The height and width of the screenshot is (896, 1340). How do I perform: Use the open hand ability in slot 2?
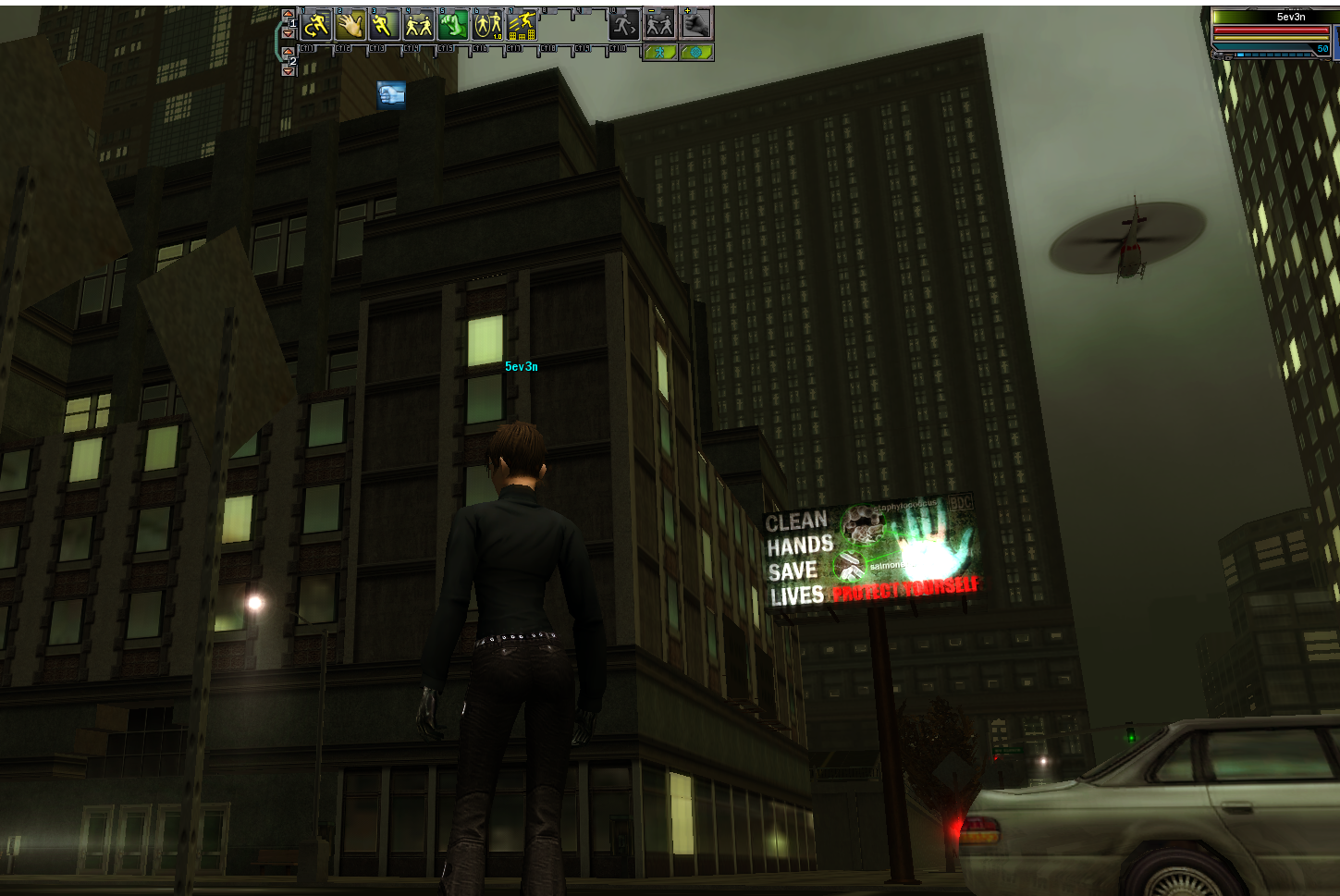(350, 25)
